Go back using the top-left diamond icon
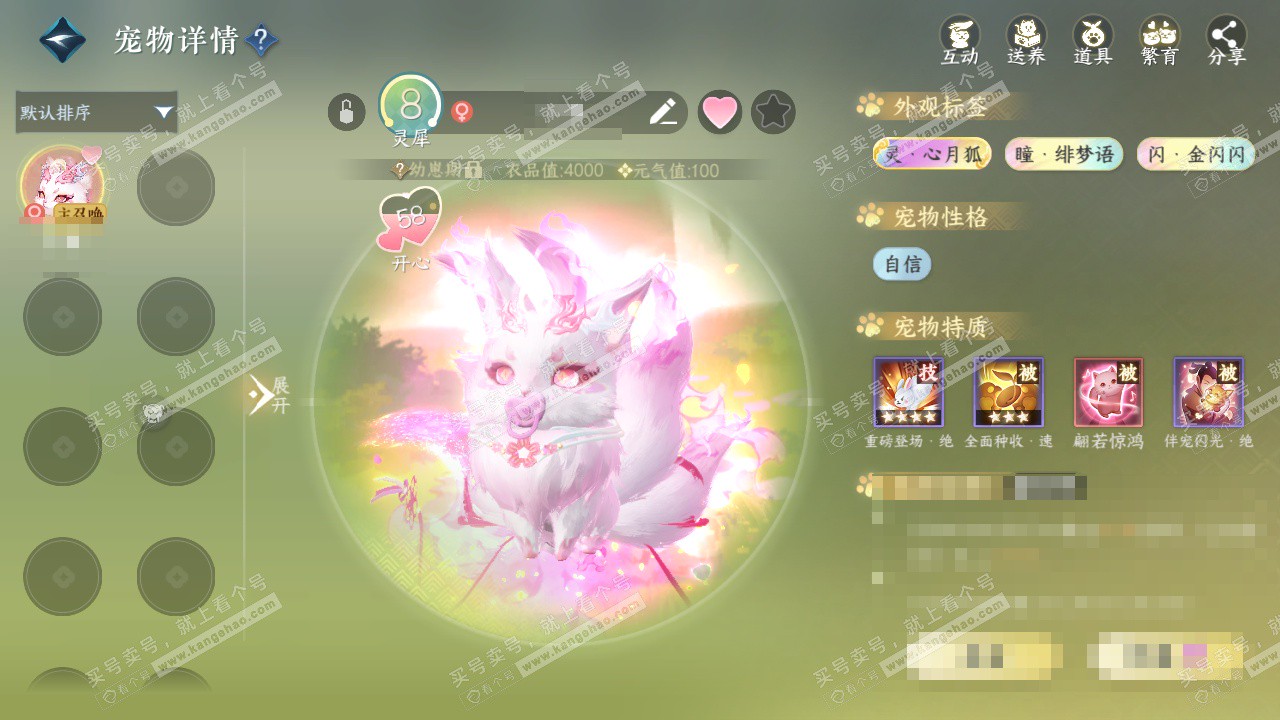This screenshot has height=720, width=1280. pos(62,40)
